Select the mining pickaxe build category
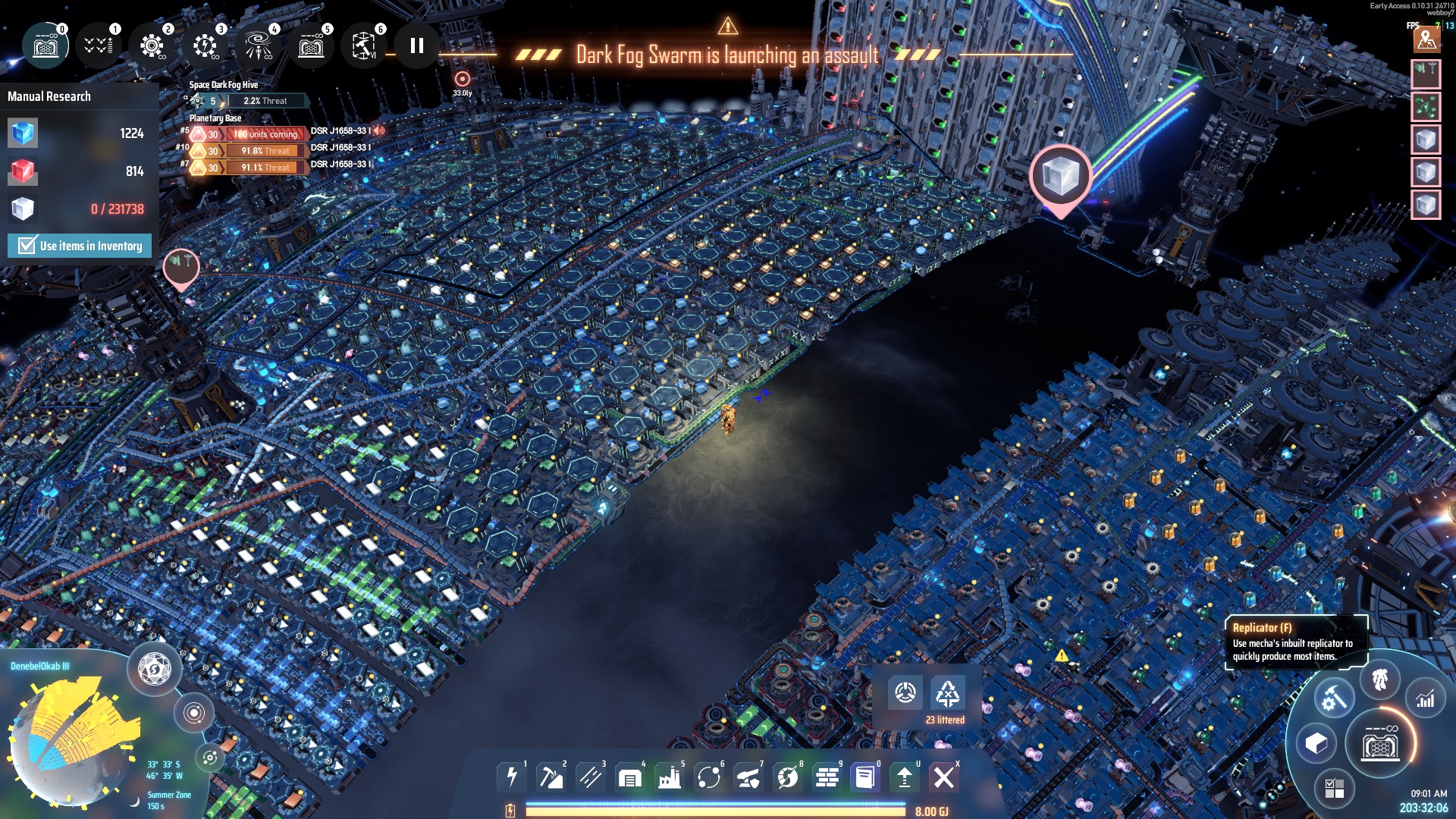 (x=551, y=777)
